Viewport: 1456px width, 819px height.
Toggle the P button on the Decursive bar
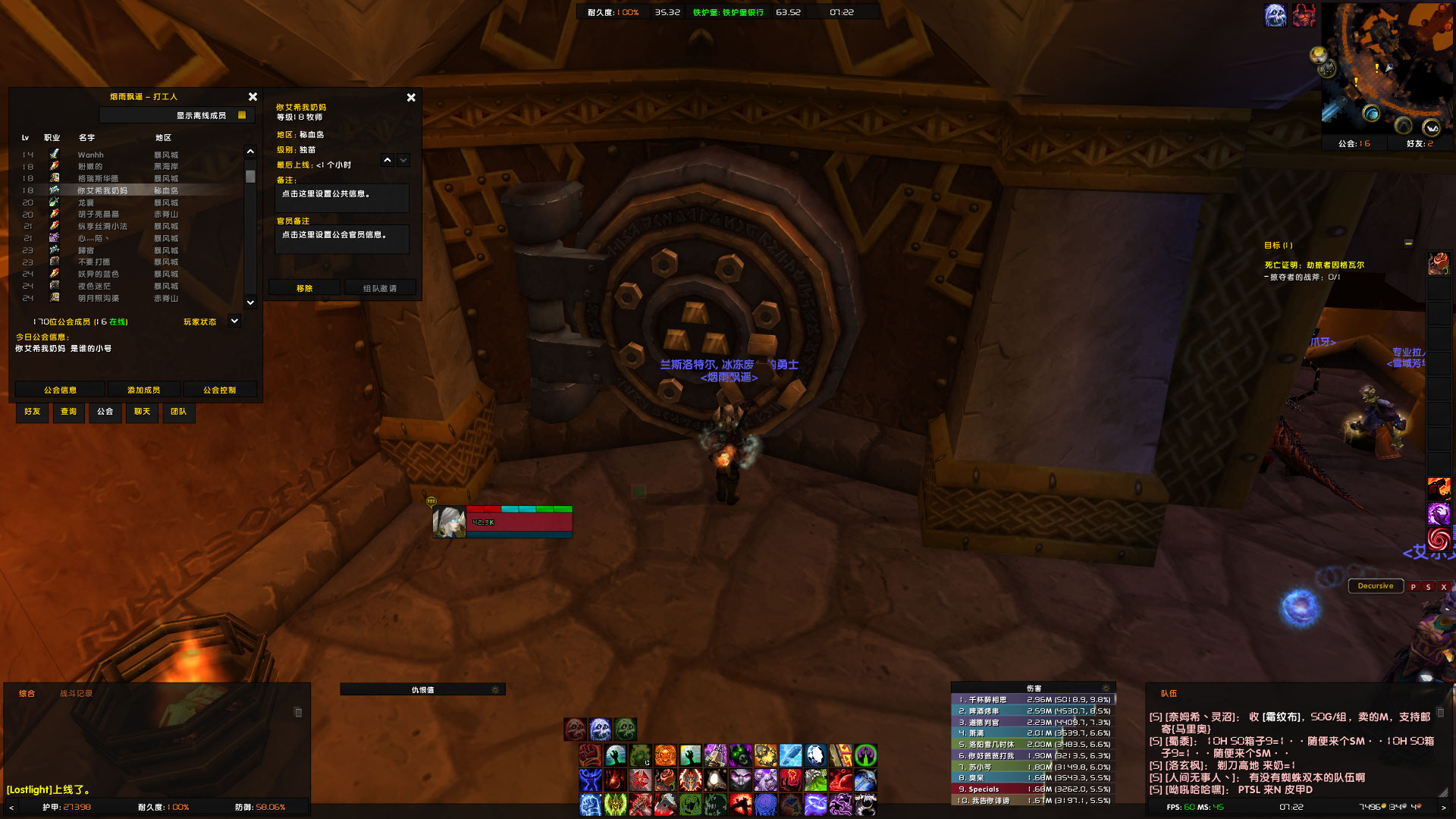[1414, 586]
